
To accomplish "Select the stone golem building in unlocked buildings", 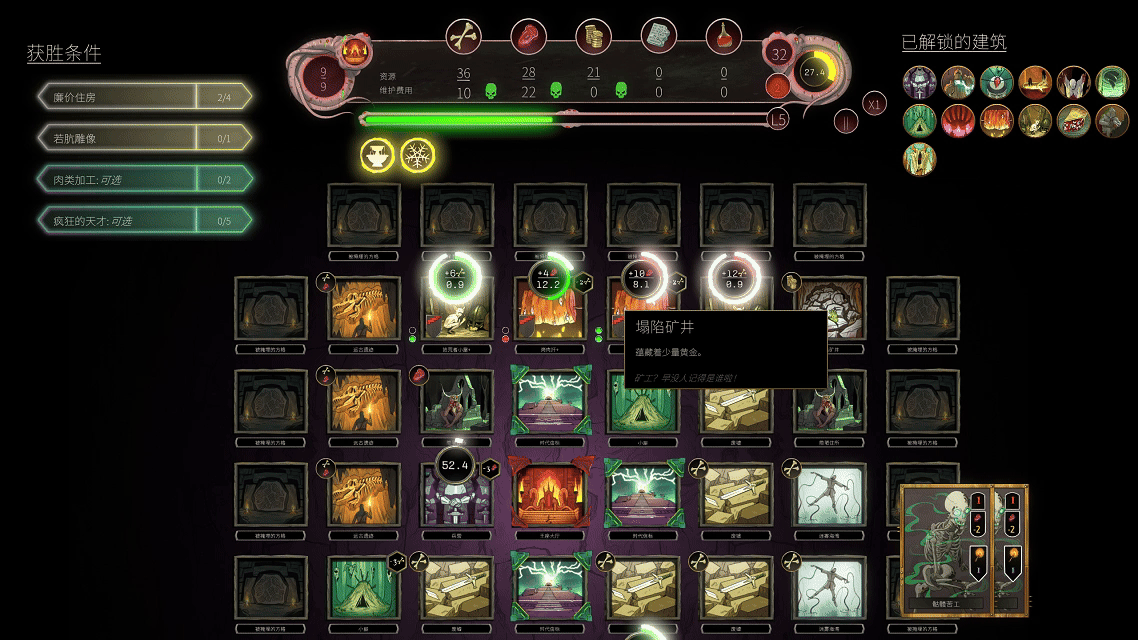I will click(x=1112, y=121).
